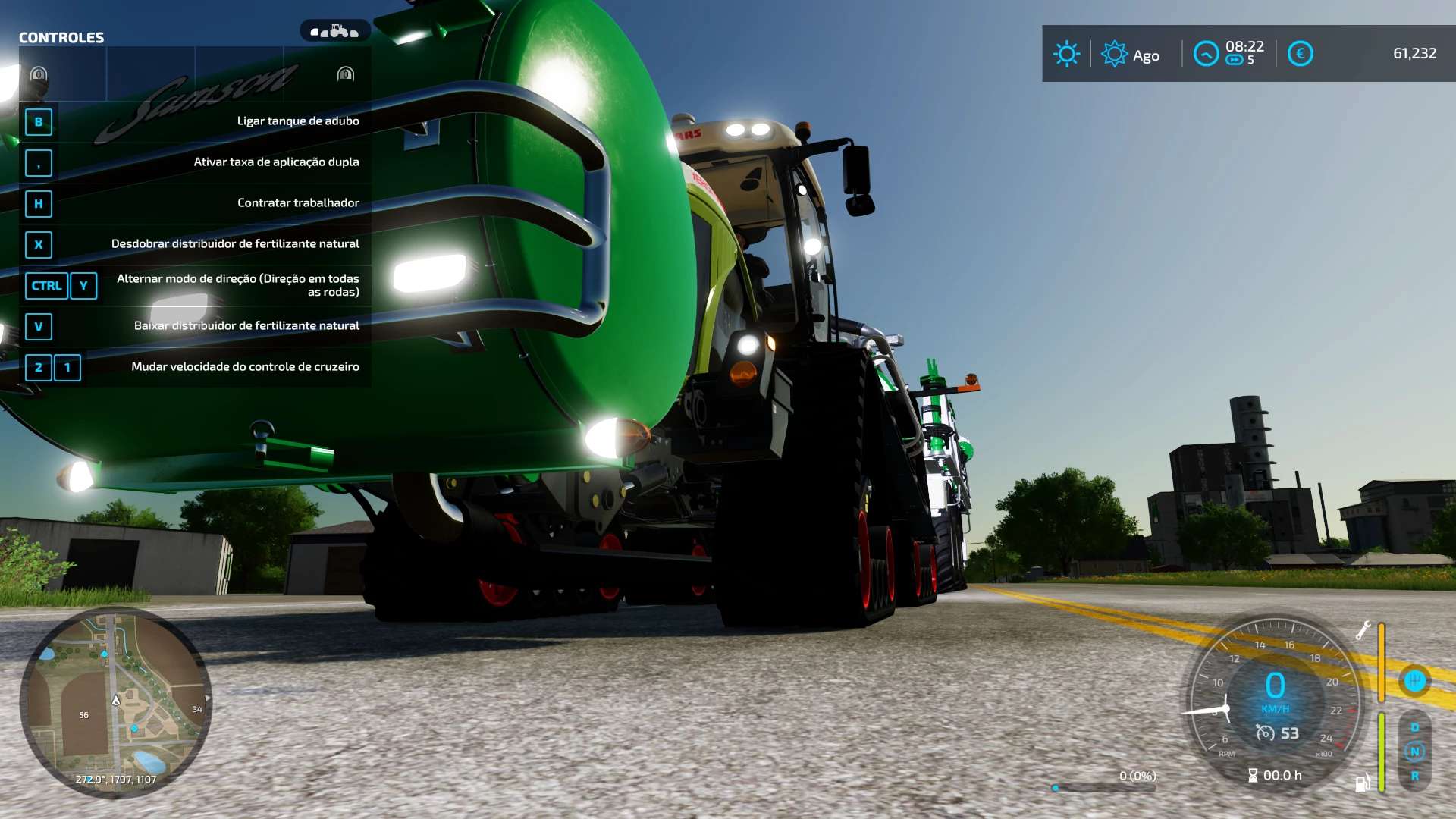1456x819 pixels.
Task: Click the circular minimap
Action: point(115,702)
